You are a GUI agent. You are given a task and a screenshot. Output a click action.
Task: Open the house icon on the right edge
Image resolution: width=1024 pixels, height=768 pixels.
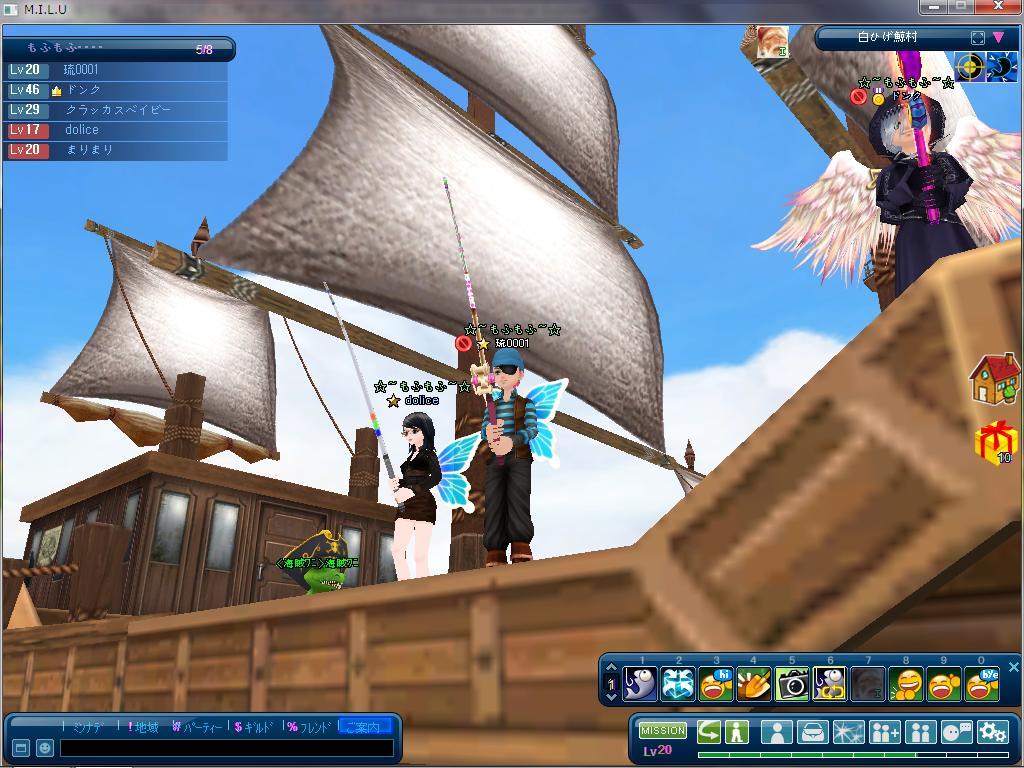tap(994, 378)
